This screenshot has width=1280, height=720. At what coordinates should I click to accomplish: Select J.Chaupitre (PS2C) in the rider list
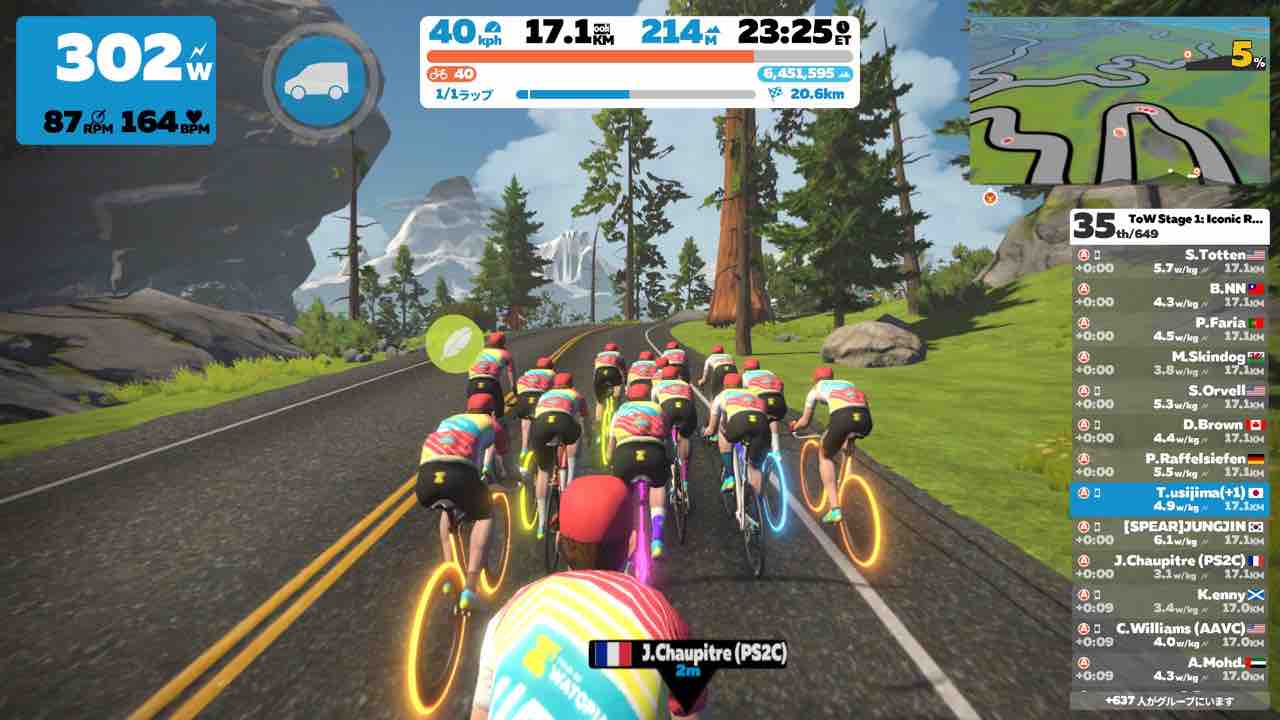point(1169,568)
